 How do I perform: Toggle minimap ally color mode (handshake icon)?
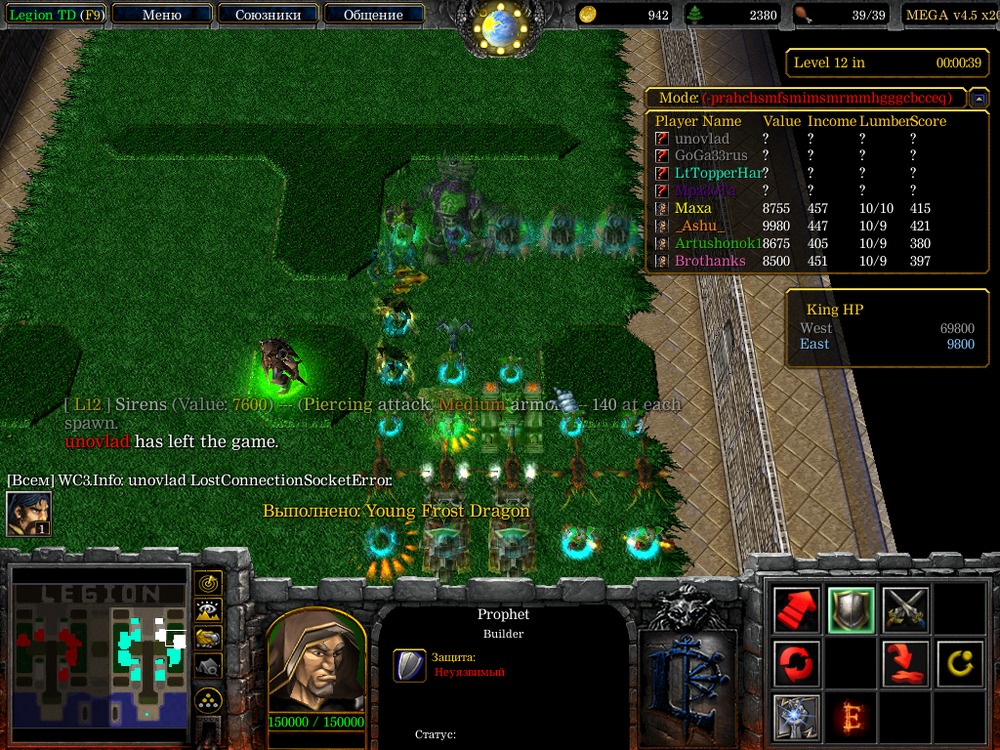coord(208,637)
